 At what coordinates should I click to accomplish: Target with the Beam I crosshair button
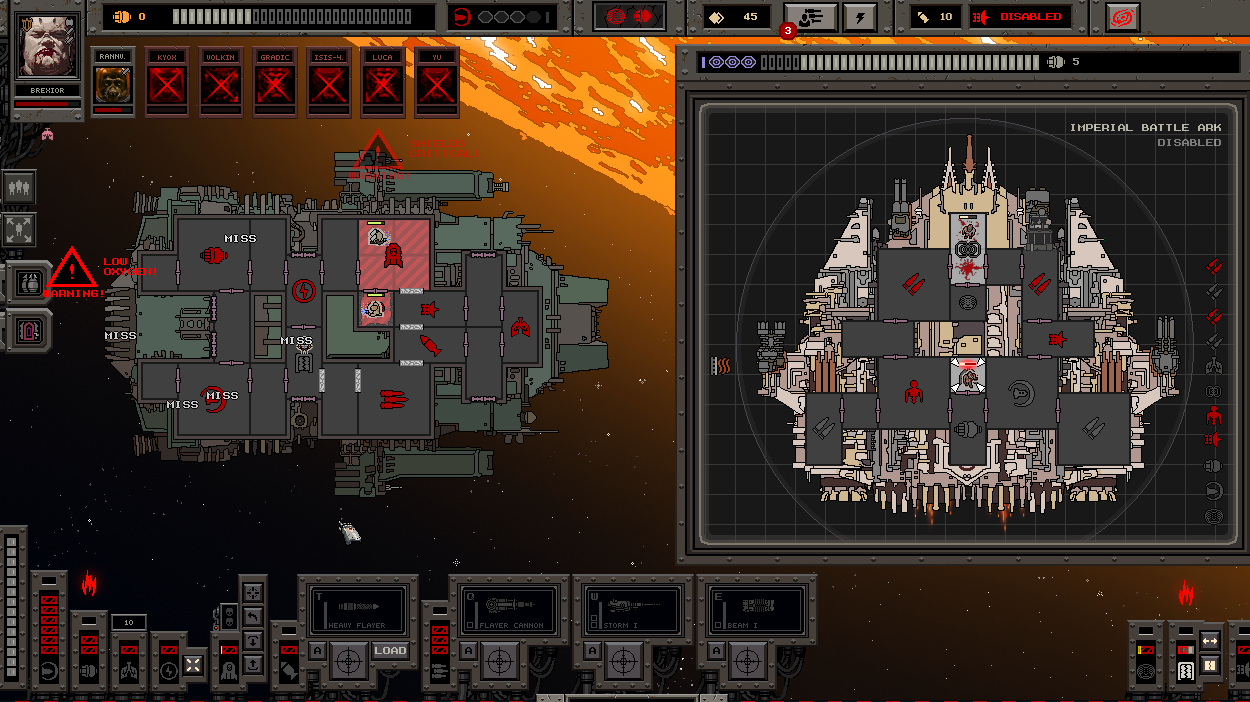click(746, 658)
